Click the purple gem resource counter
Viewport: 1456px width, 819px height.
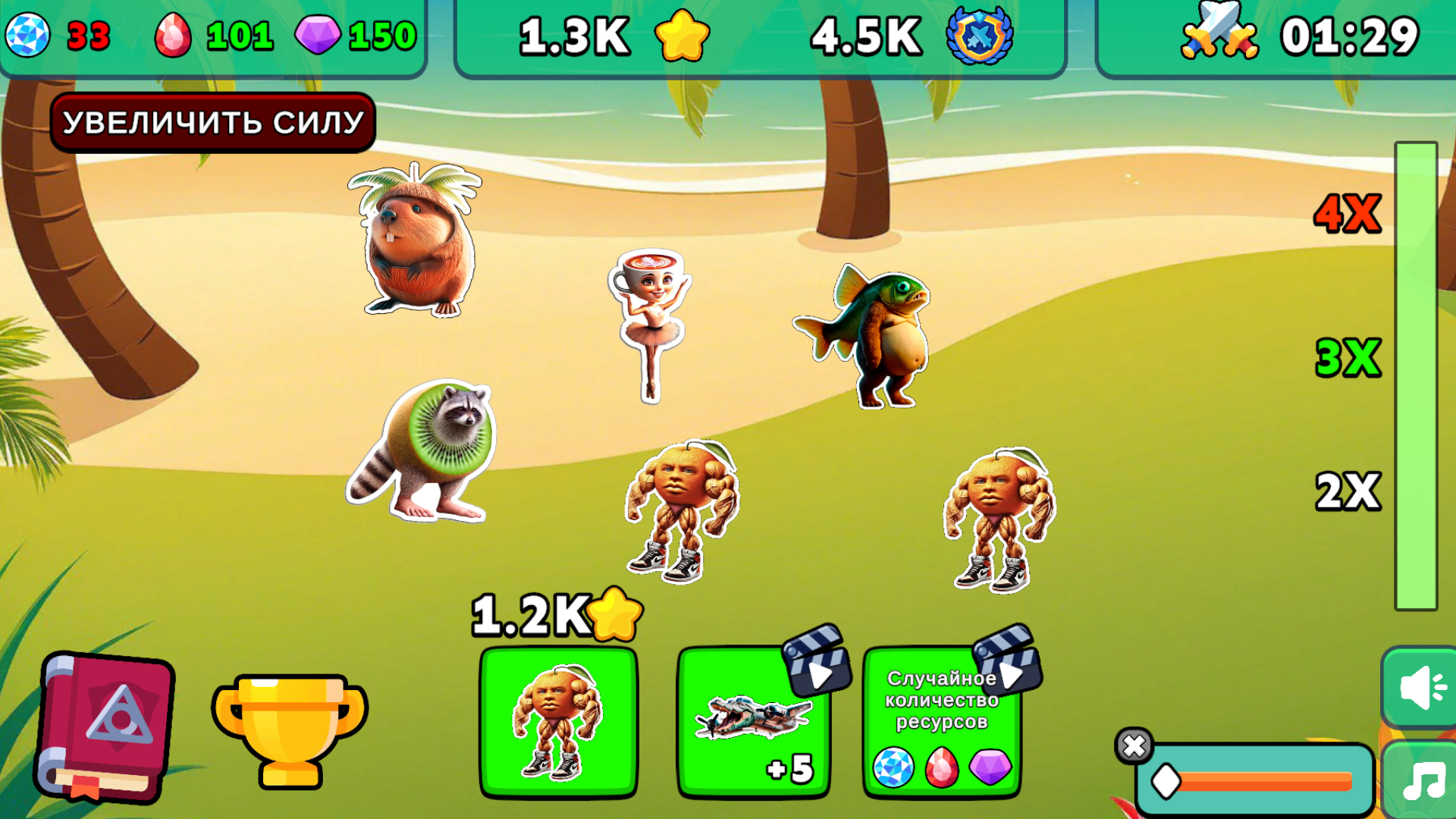pyautogui.click(x=349, y=33)
